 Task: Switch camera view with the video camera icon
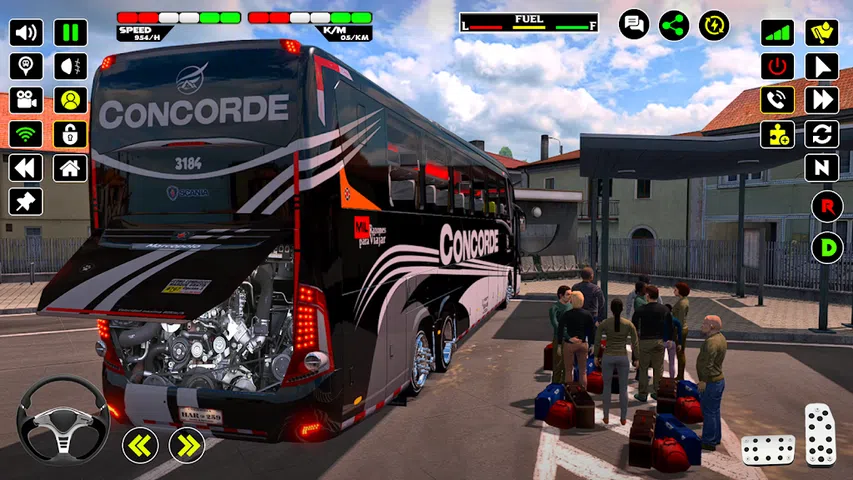tap(26, 100)
